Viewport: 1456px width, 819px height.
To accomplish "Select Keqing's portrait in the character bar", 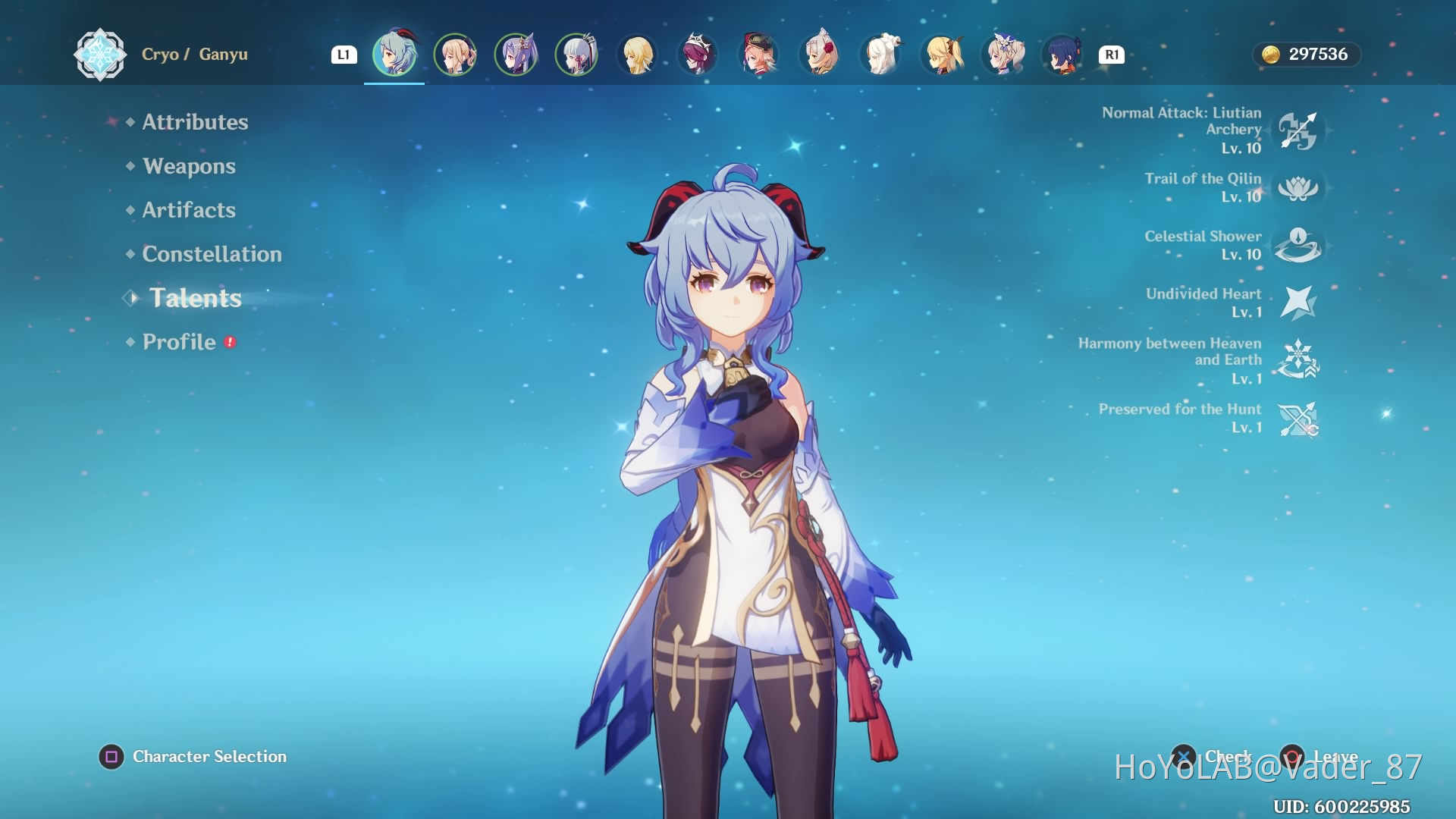I will pyautogui.click(x=516, y=55).
